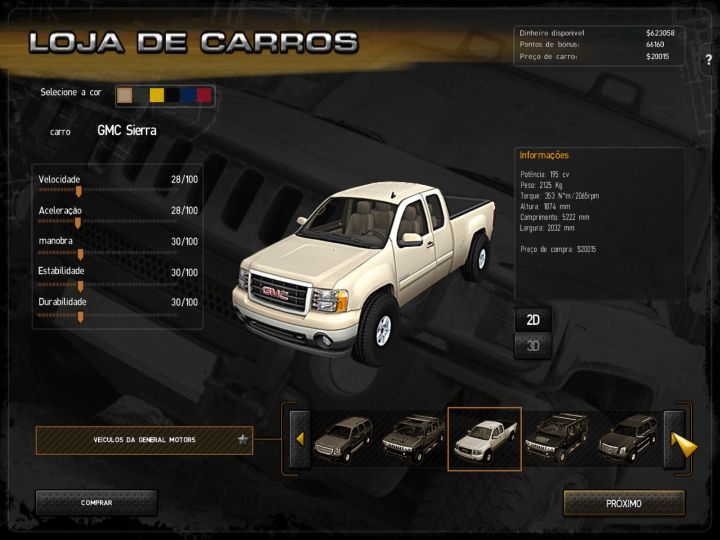Buy the car with the COMPRAR button
This screenshot has width=720, height=540.
pos(96,503)
